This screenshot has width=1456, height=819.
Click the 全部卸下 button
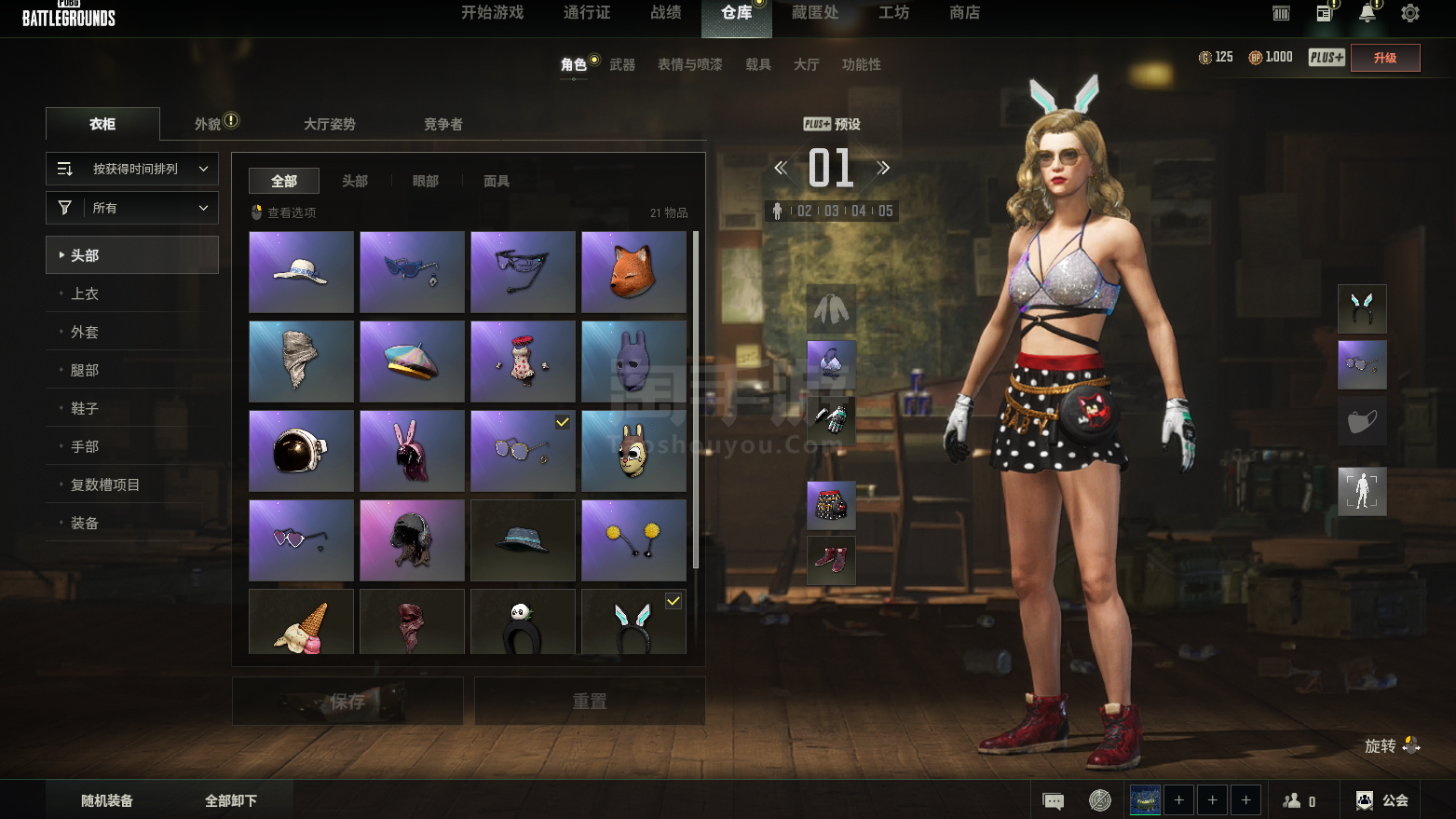tap(231, 800)
